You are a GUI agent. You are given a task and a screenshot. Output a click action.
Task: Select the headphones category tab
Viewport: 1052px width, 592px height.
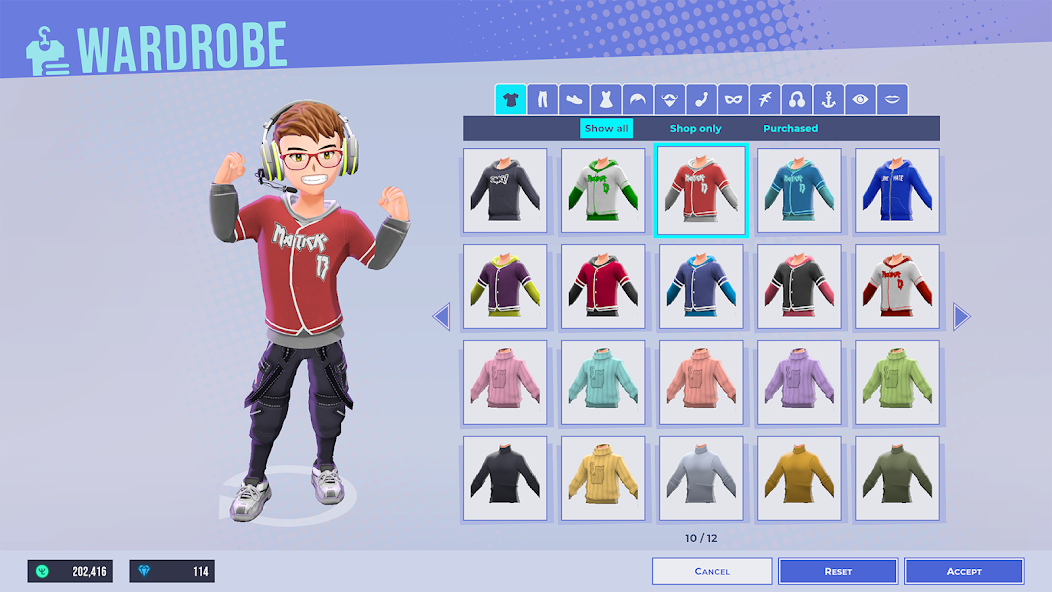(x=797, y=99)
